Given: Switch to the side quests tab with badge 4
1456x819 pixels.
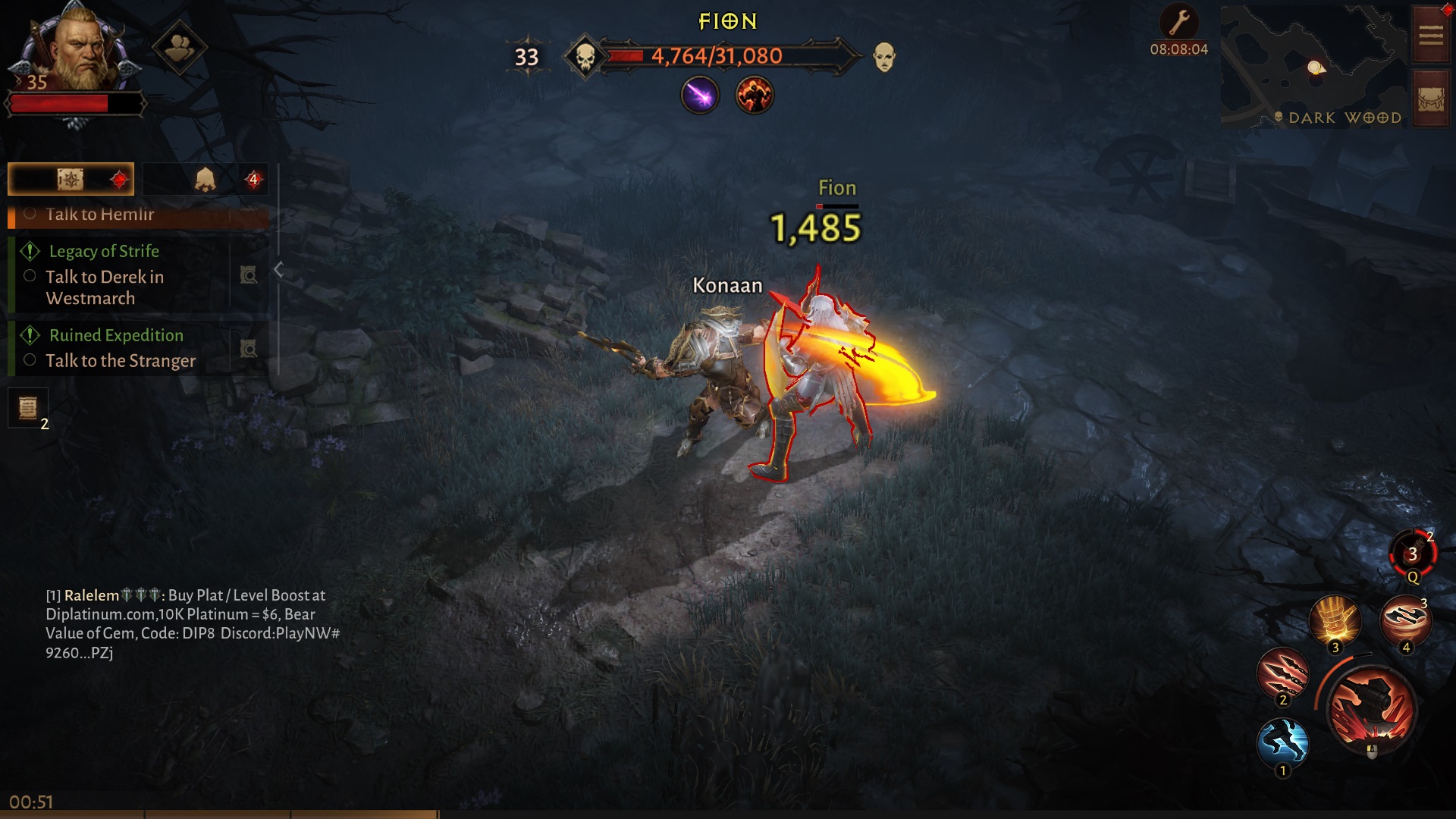Looking at the screenshot, I should tap(205, 179).
